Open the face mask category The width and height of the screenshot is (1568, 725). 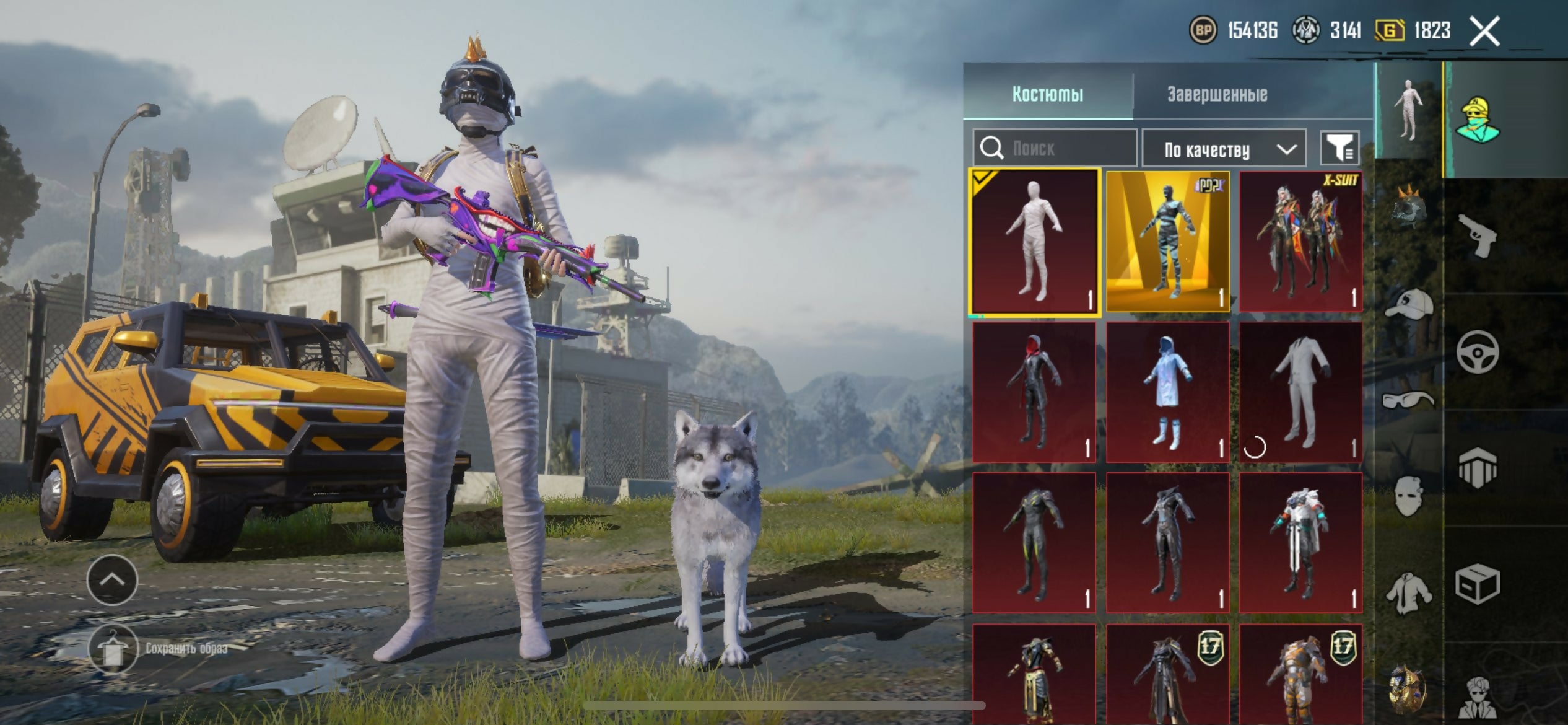coord(1408,496)
